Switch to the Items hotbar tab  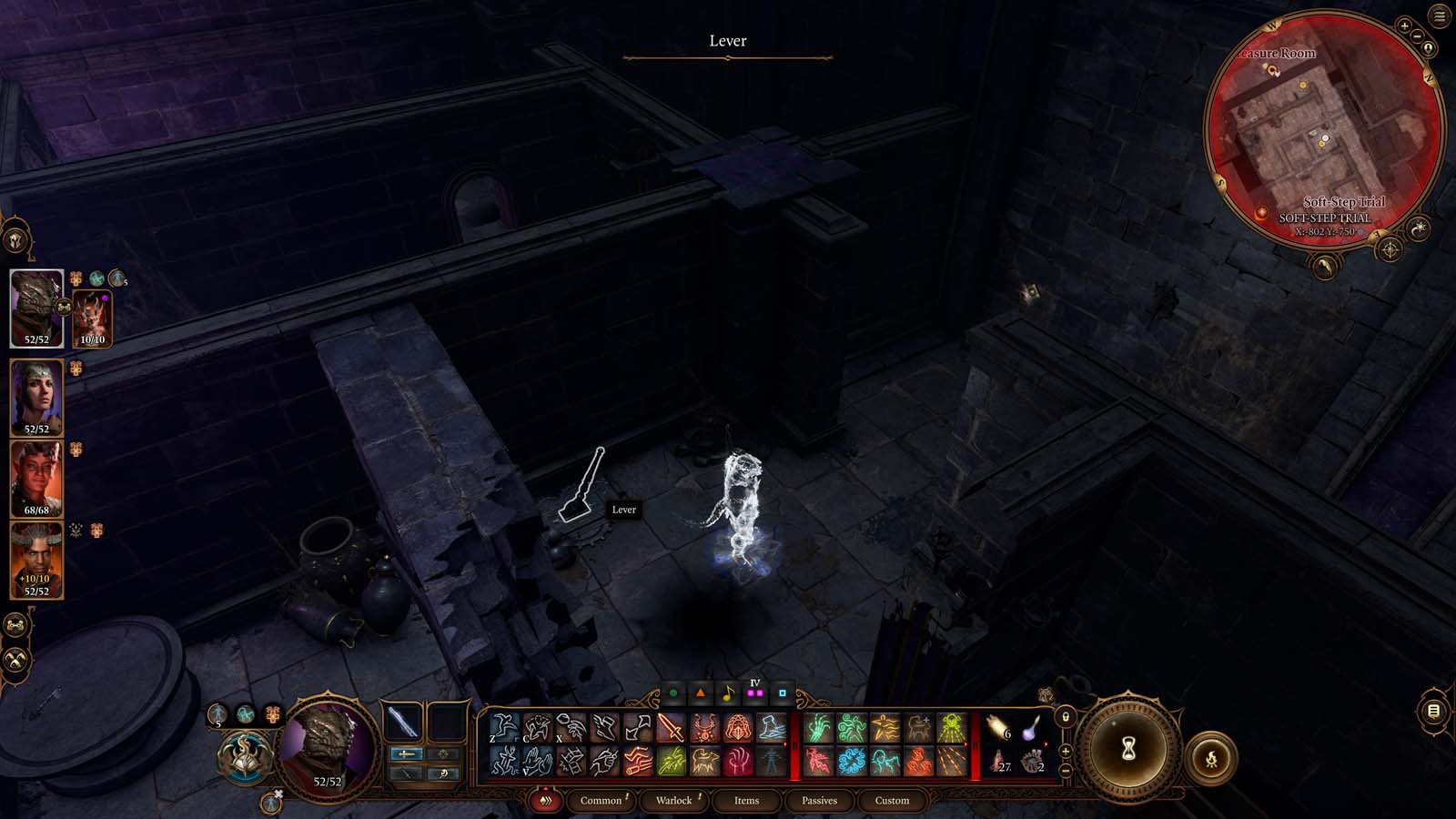[x=746, y=801]
